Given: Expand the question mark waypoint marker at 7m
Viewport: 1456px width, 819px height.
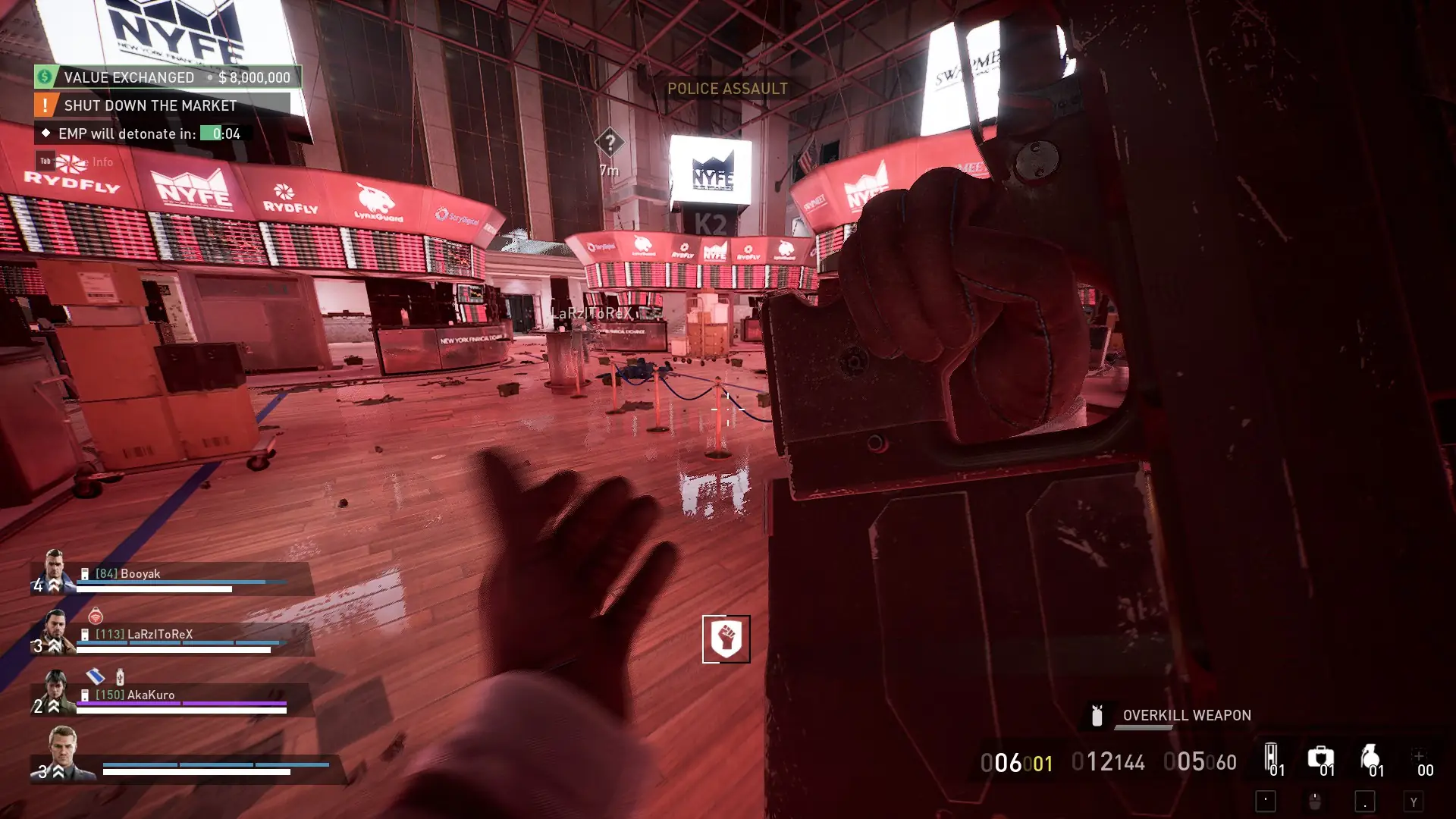Looking at the screenshot, I should (x=610, y=141).
